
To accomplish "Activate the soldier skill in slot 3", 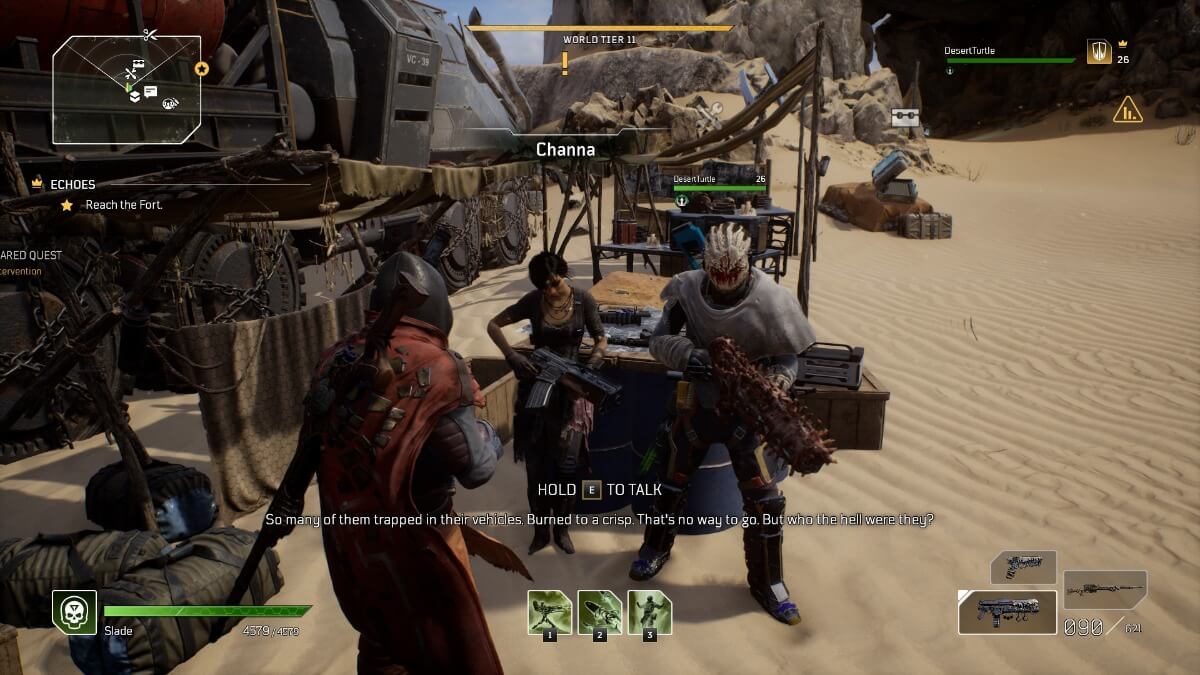I will 650,612.
